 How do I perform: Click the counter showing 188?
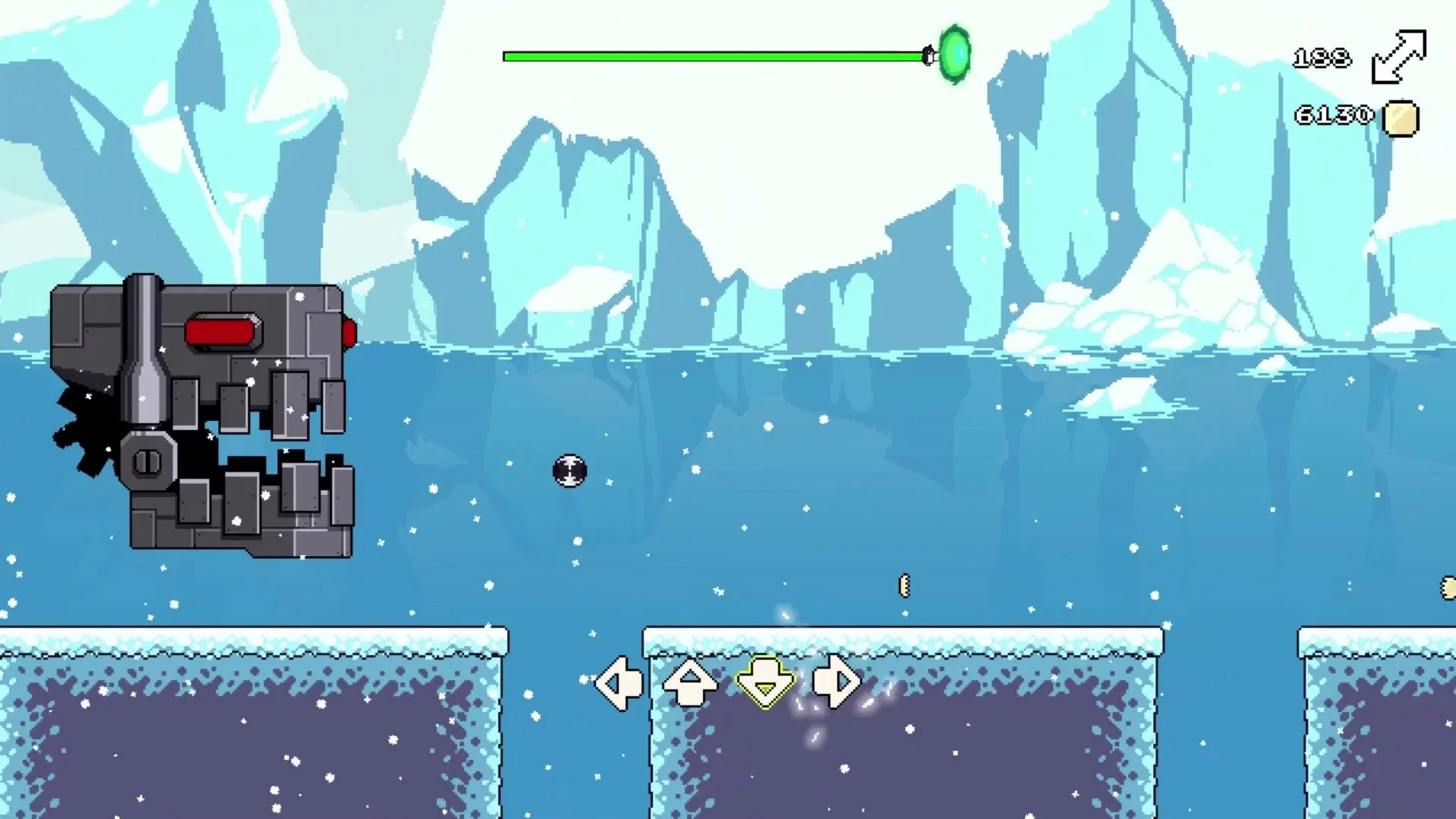pyautogui.click(x=1323, y=56)
